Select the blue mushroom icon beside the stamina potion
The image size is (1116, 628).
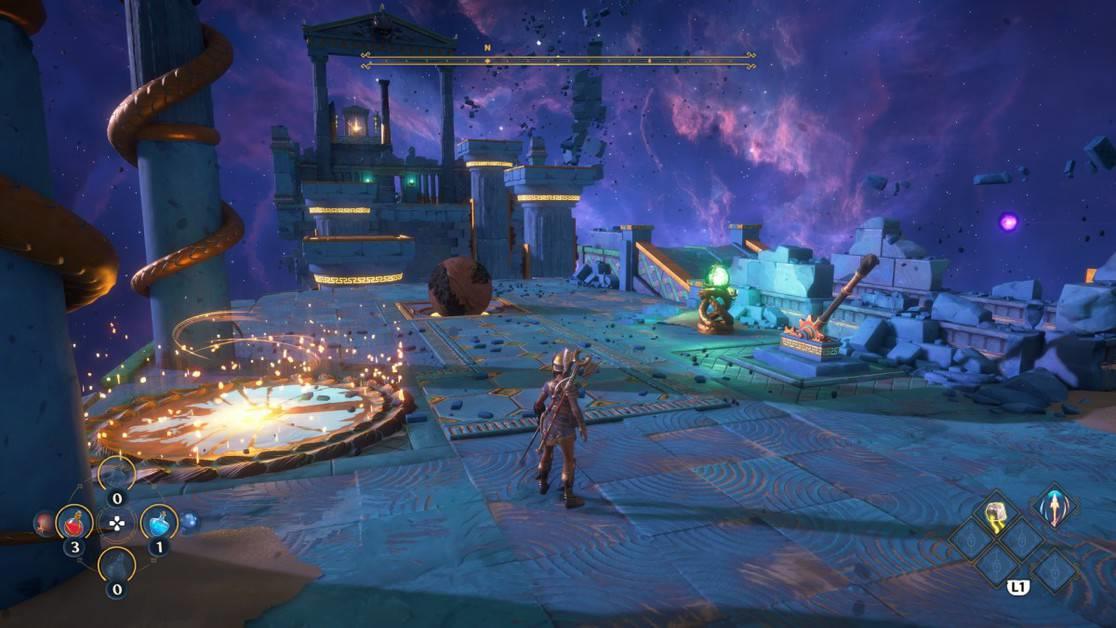190,521
